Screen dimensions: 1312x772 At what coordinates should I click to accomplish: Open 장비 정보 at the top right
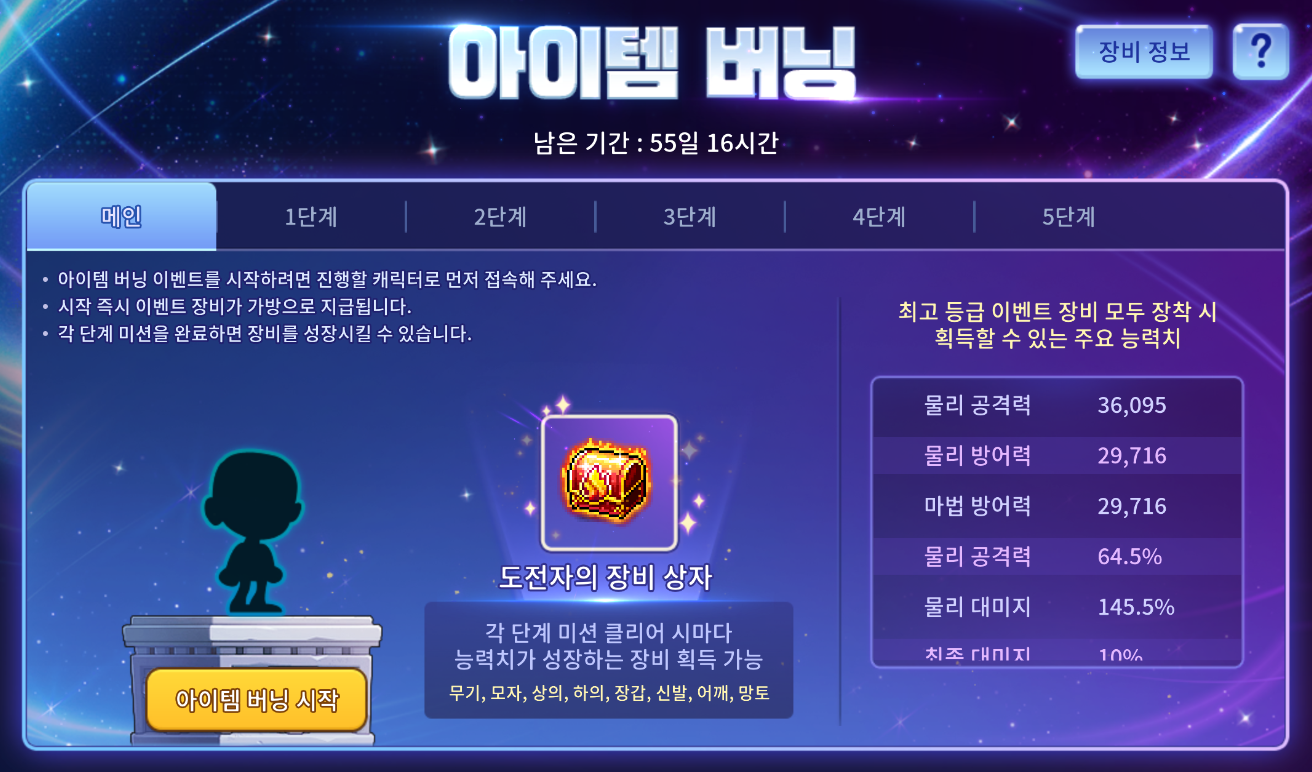click(1143, 51)
